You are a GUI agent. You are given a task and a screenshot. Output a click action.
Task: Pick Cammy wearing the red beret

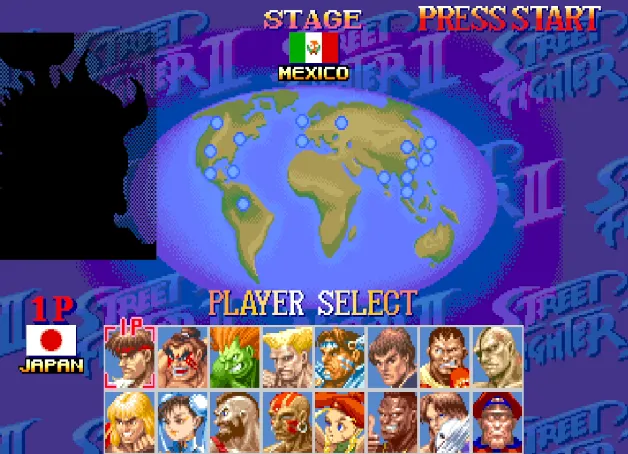click(339, 421)
